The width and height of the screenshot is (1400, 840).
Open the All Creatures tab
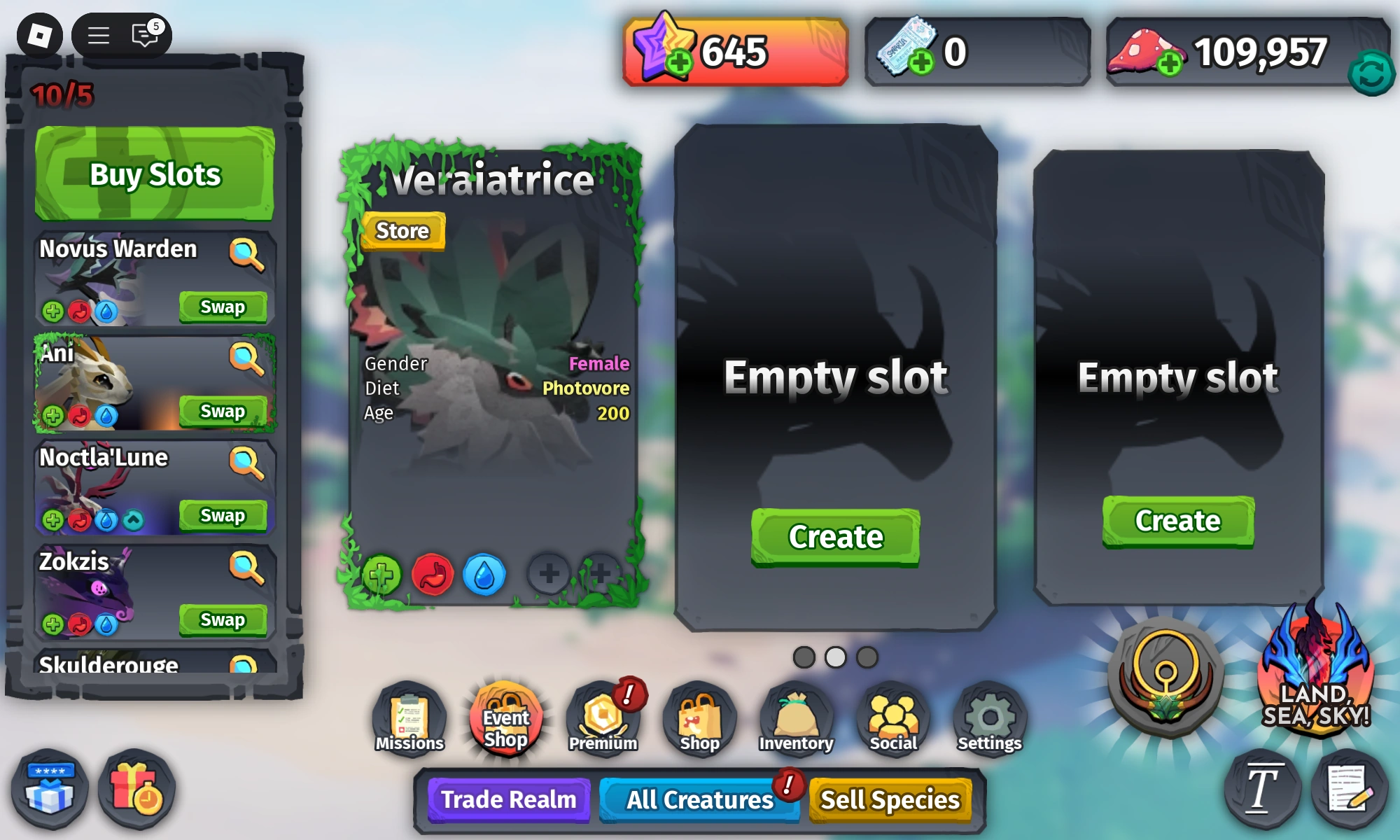point(700,799)
